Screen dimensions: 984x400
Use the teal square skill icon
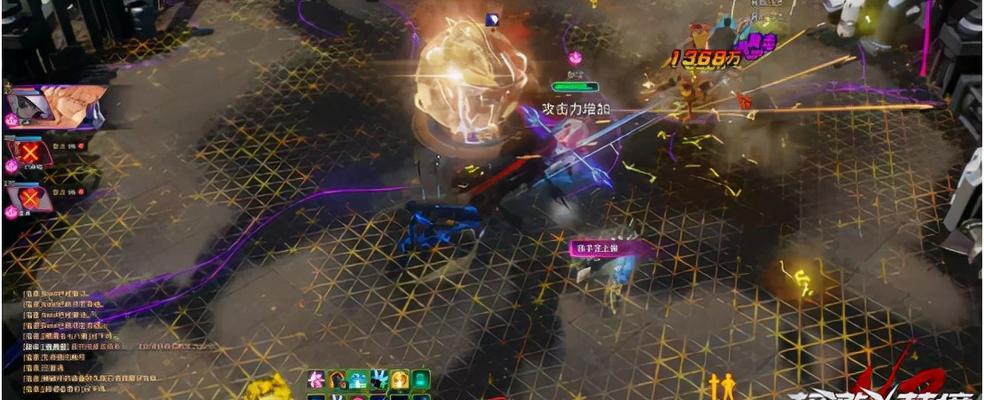tap(421, 379)
